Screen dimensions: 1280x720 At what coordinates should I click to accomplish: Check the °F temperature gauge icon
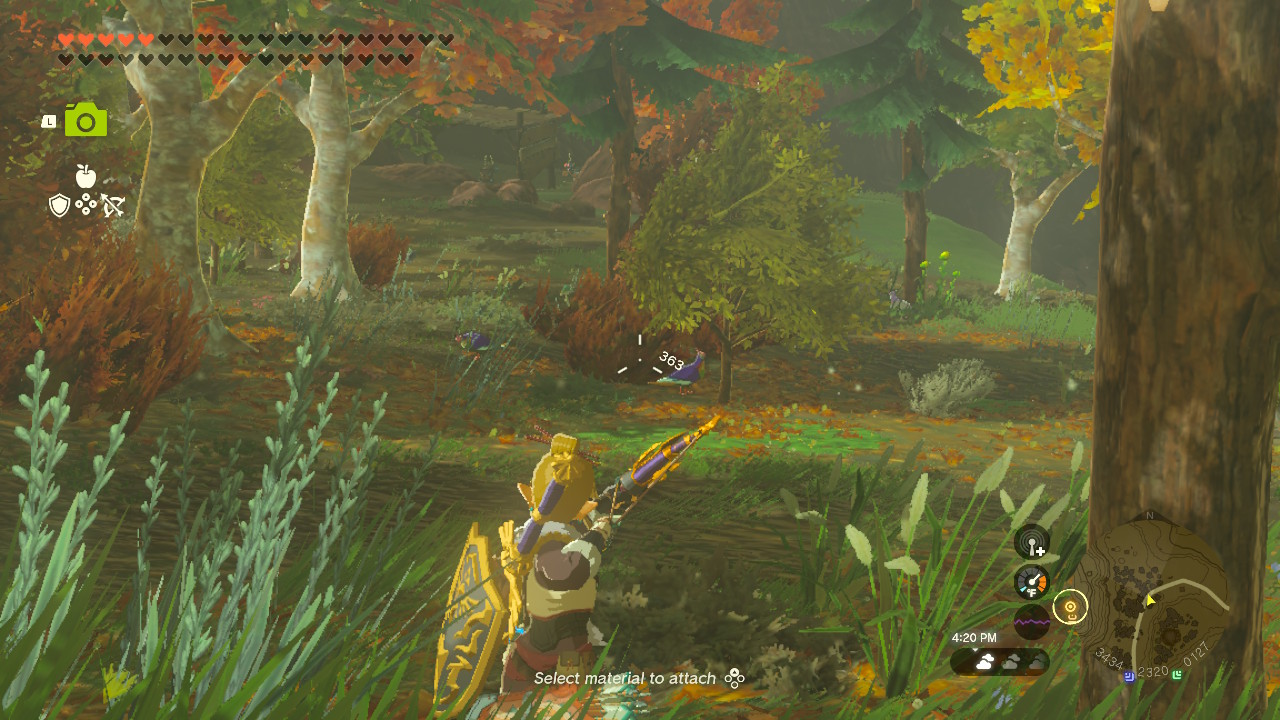(x=1032, y=582)
